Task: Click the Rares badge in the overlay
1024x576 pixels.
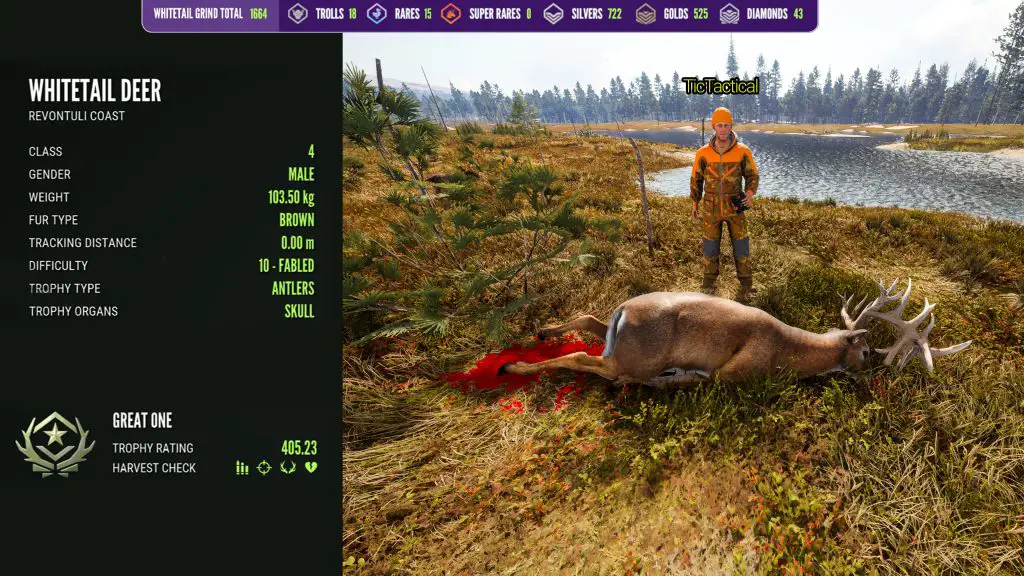Action: coord(377,14)
